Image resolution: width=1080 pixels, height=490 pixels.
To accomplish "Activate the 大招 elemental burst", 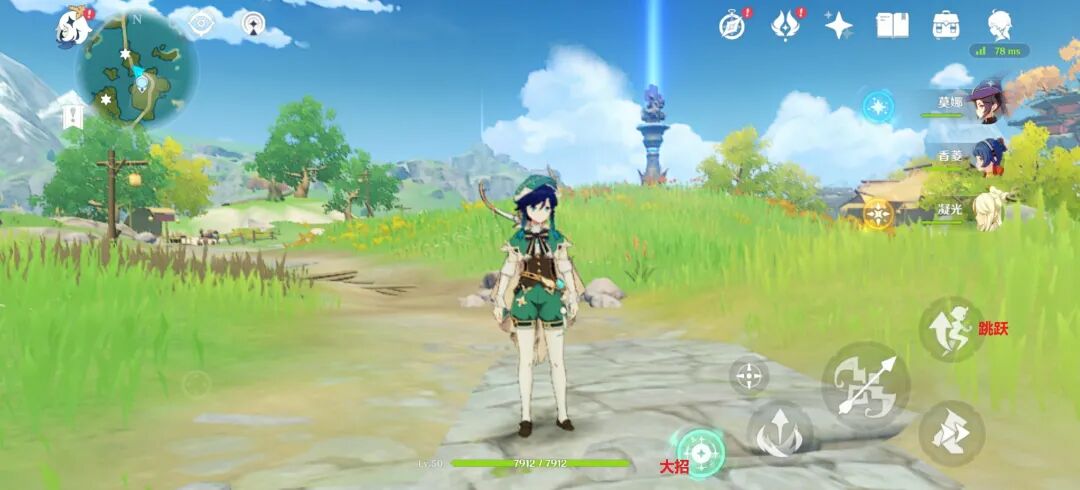I will pos(701,453).
